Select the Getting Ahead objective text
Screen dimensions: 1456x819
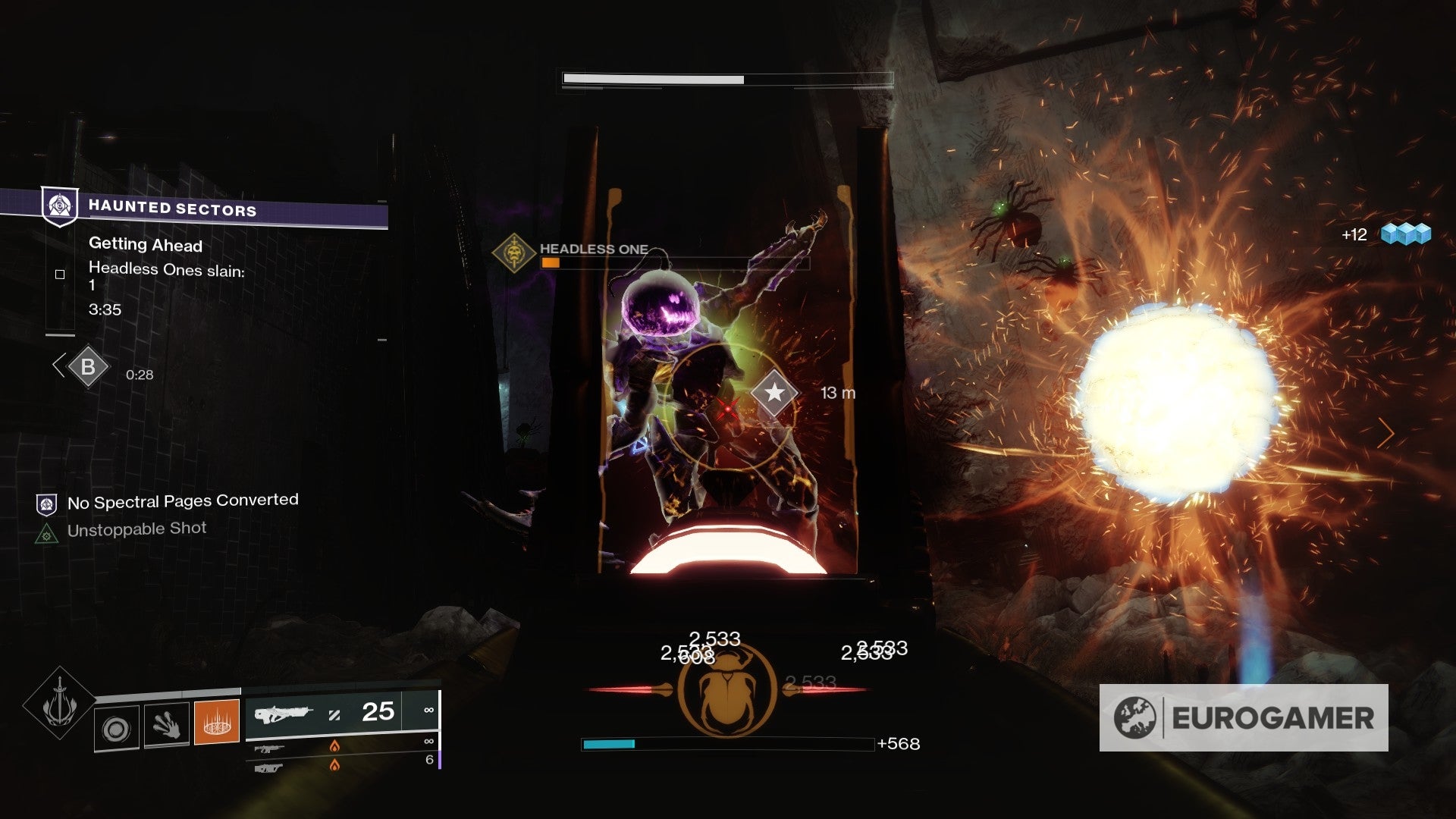[x=146, y=245]
